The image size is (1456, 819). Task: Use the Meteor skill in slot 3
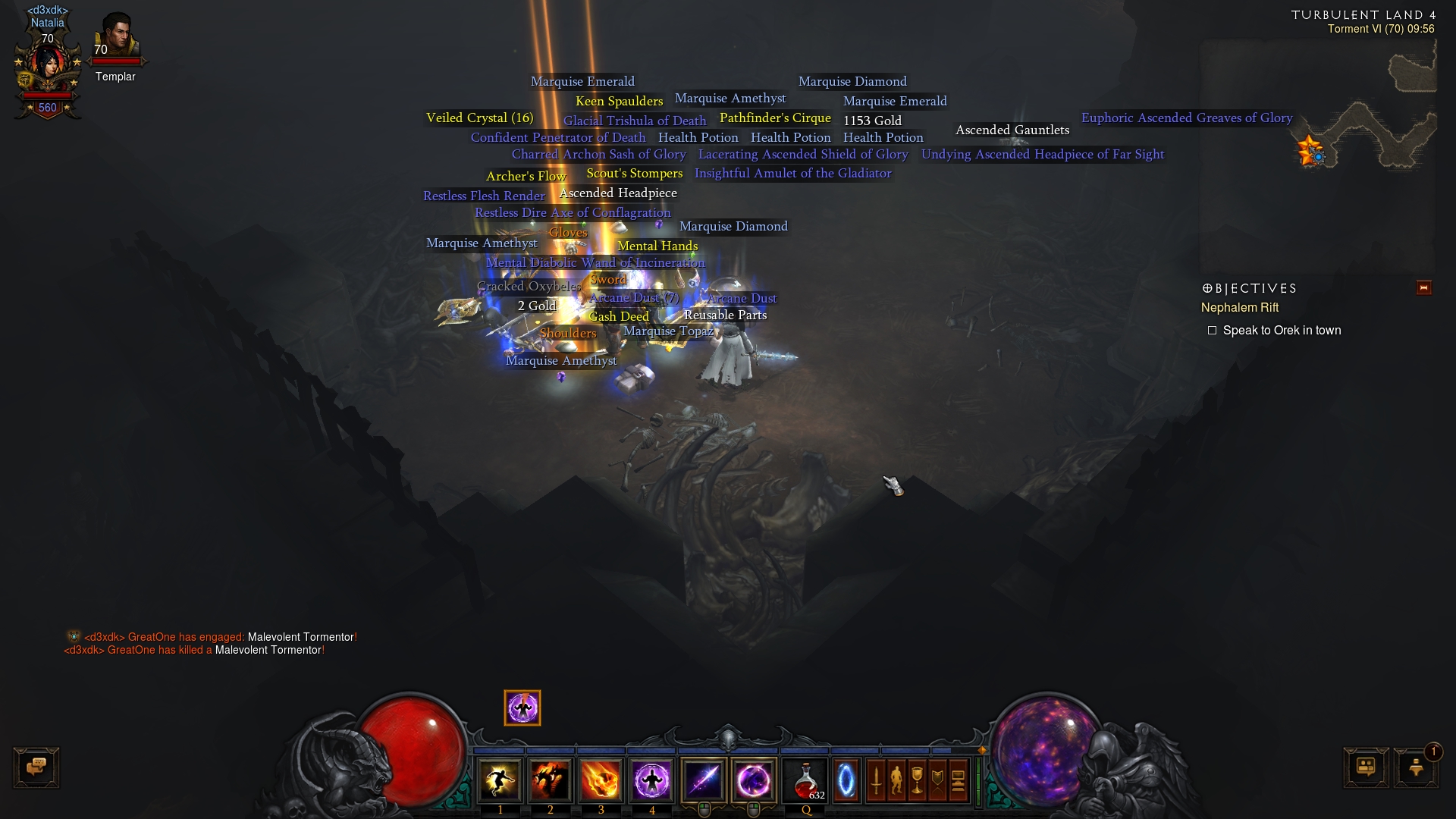[601, 780]
